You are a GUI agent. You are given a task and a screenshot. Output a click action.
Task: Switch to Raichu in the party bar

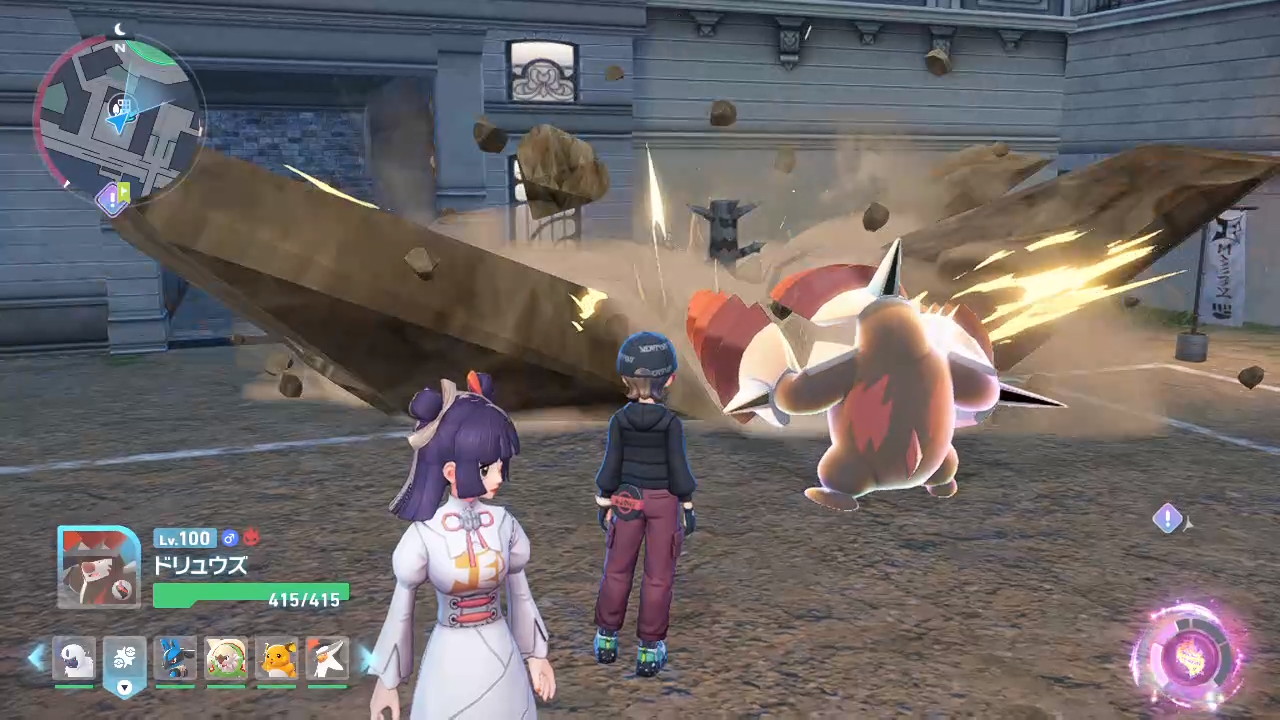pyautogui.click(x=278, y=658)
